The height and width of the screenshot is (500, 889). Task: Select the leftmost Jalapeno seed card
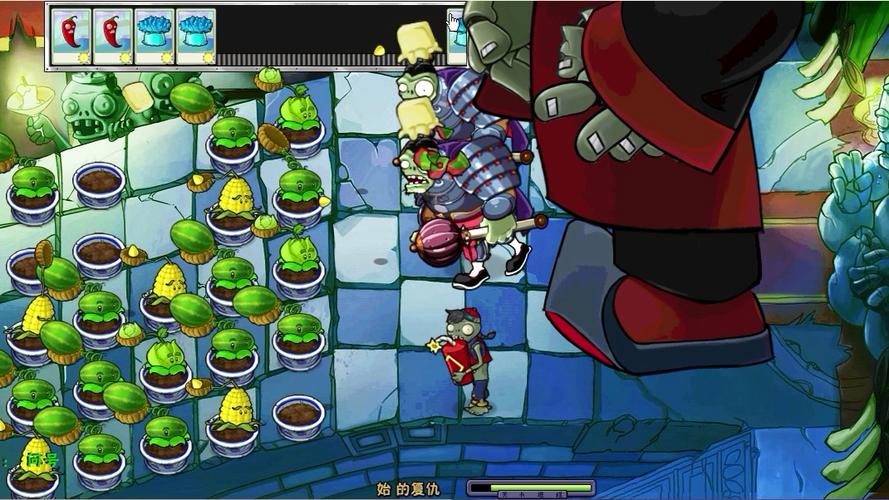(71, 36)
